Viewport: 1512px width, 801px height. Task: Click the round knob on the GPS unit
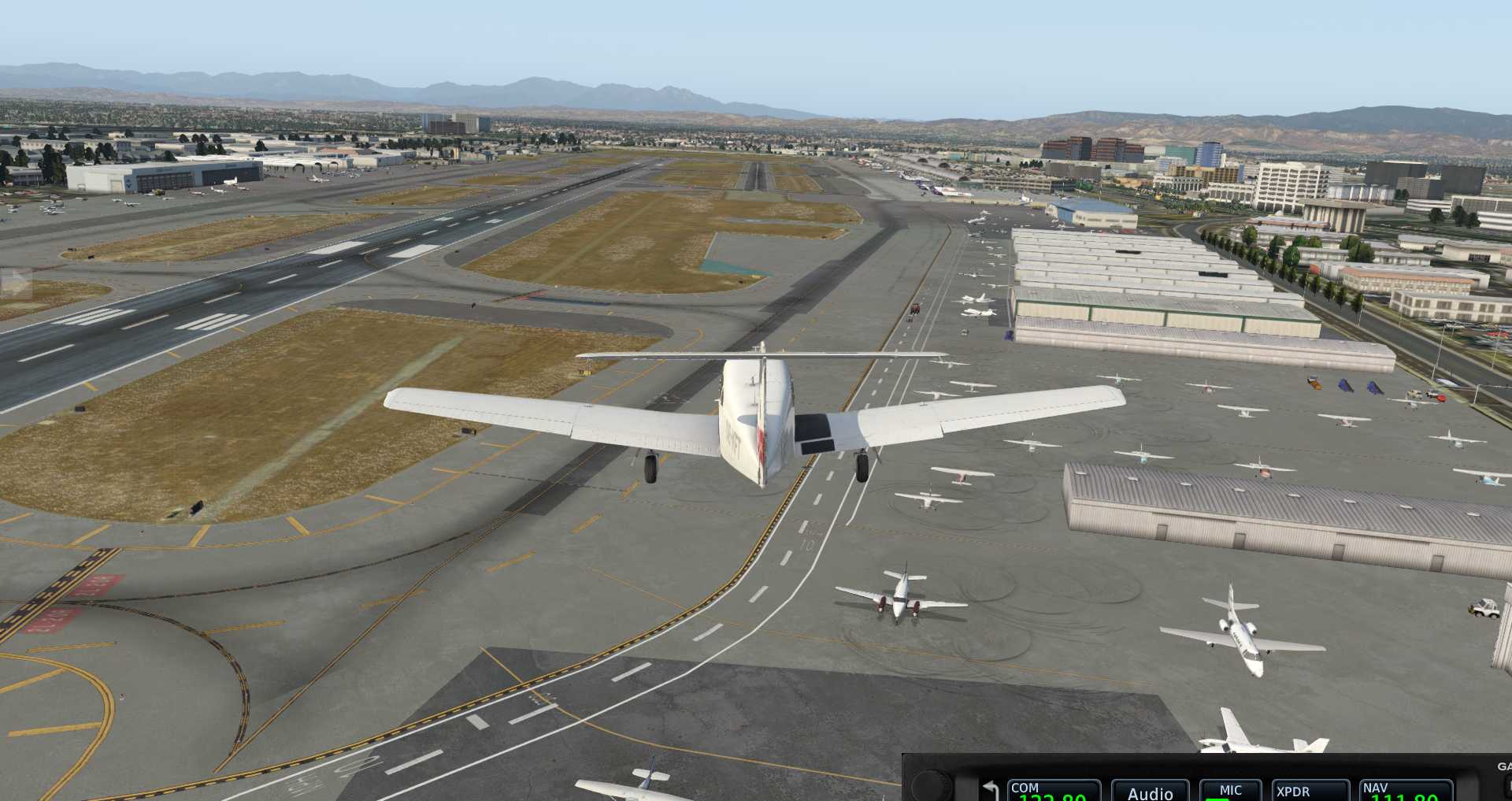[x=932, y=785]
